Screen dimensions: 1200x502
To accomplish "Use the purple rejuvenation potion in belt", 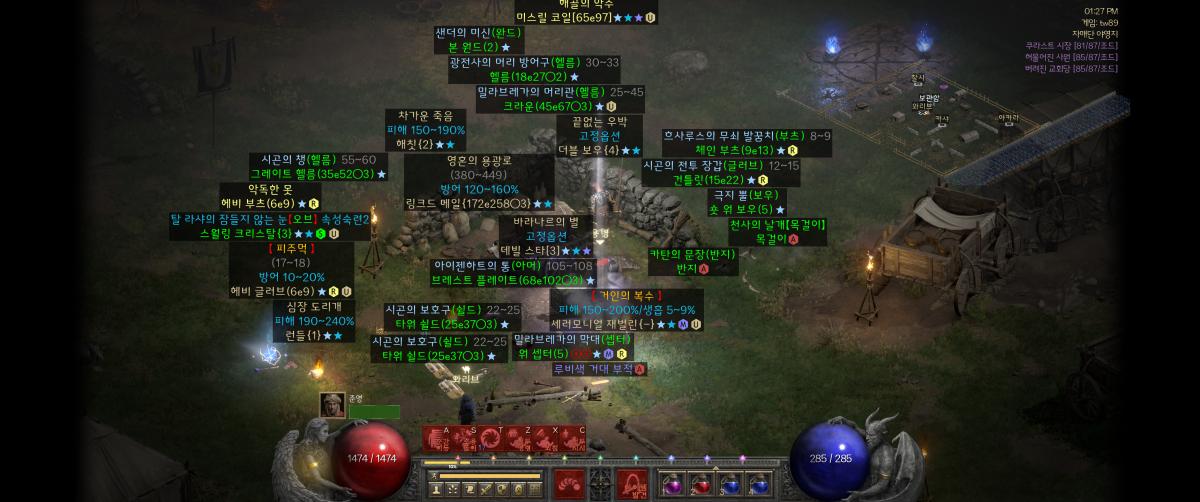I will pyautogui.click(x=673, y=484).
